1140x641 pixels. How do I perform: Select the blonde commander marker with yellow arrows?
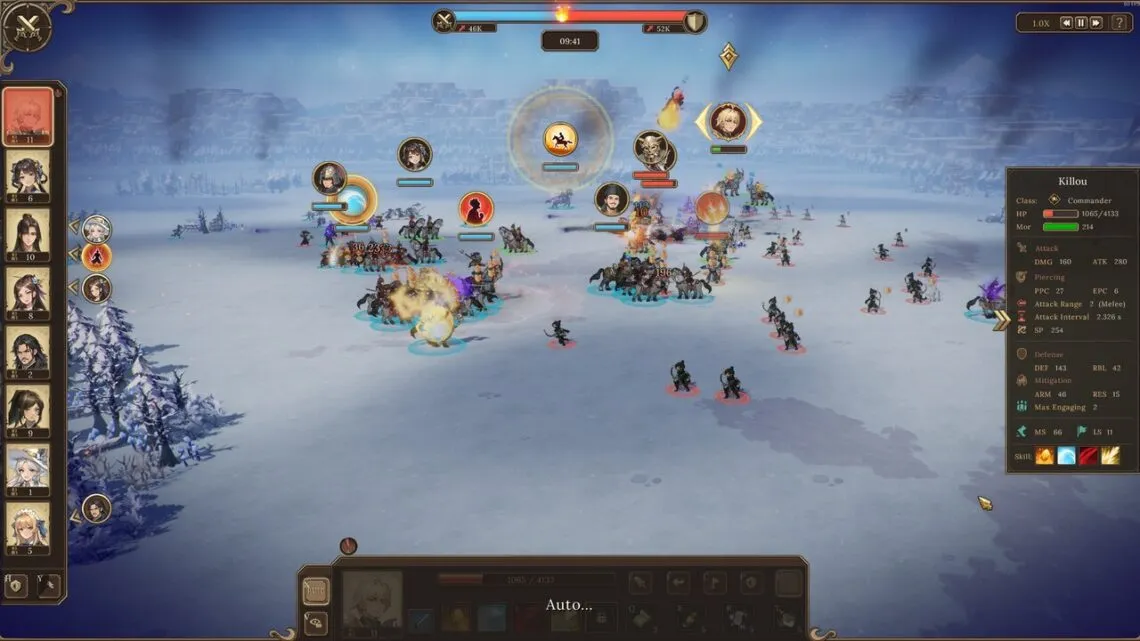[x=728, y=122]
